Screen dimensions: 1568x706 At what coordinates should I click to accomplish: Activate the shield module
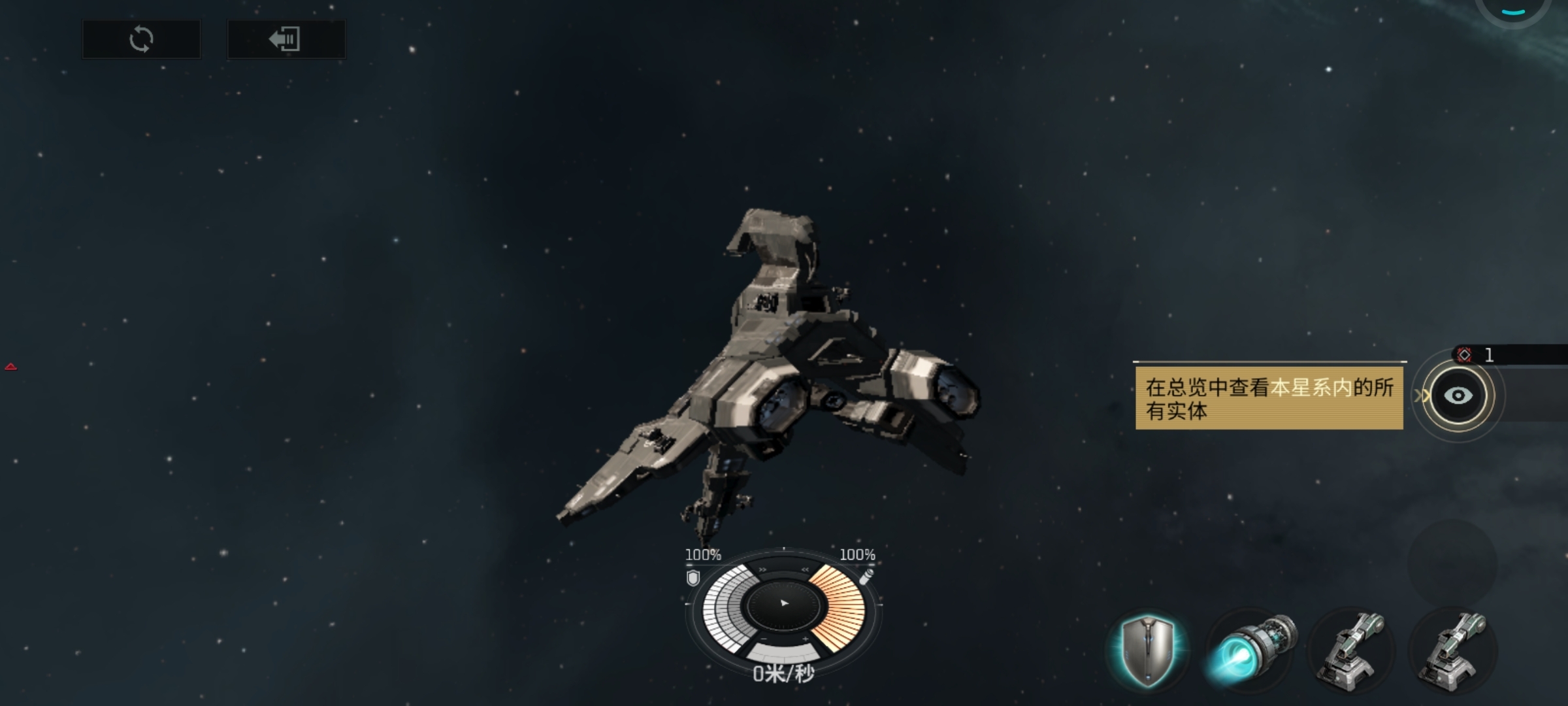point(1148,650)
